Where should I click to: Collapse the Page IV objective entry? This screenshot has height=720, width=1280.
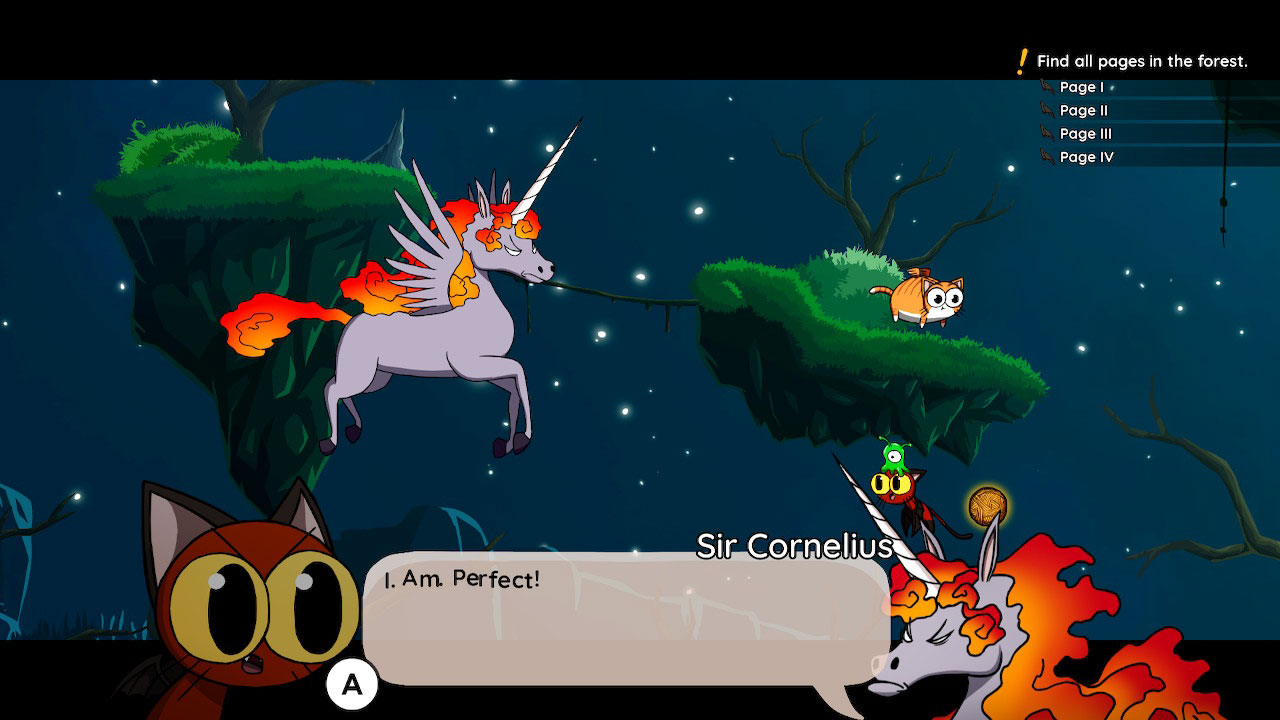coord(1087,157)
